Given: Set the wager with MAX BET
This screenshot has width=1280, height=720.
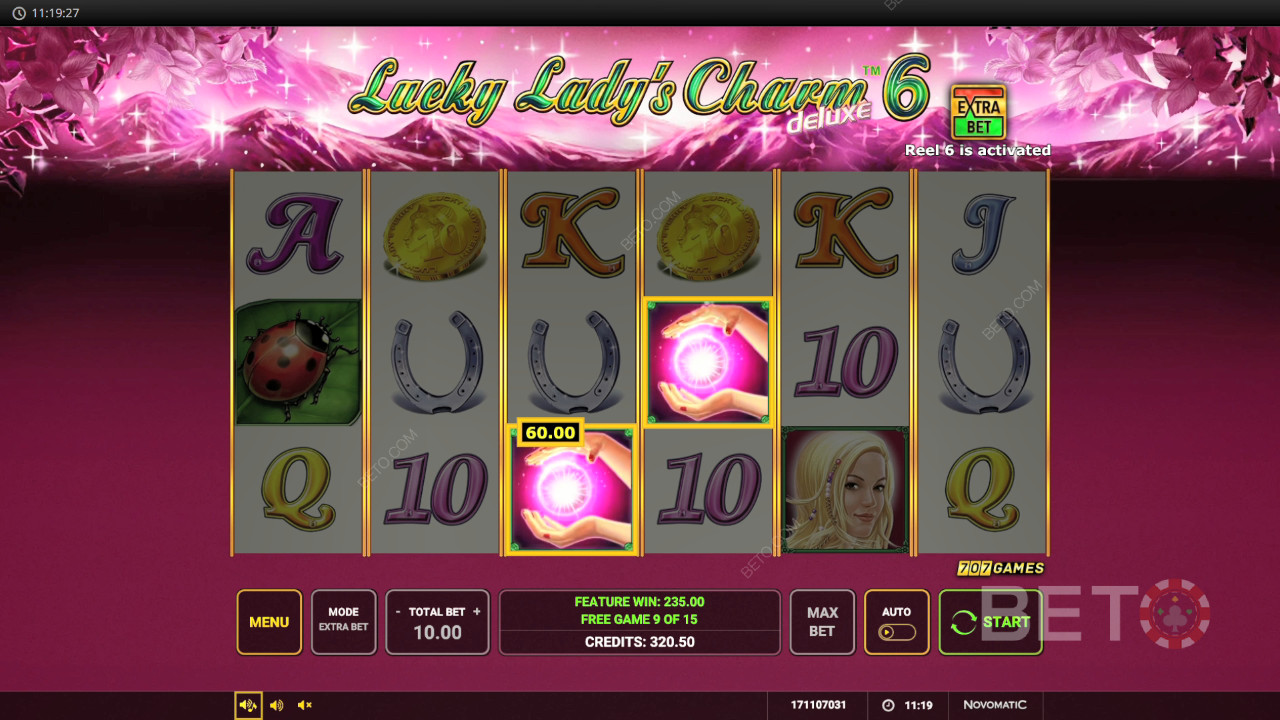Looking at the screenshot, I should (x=822, y=622).
